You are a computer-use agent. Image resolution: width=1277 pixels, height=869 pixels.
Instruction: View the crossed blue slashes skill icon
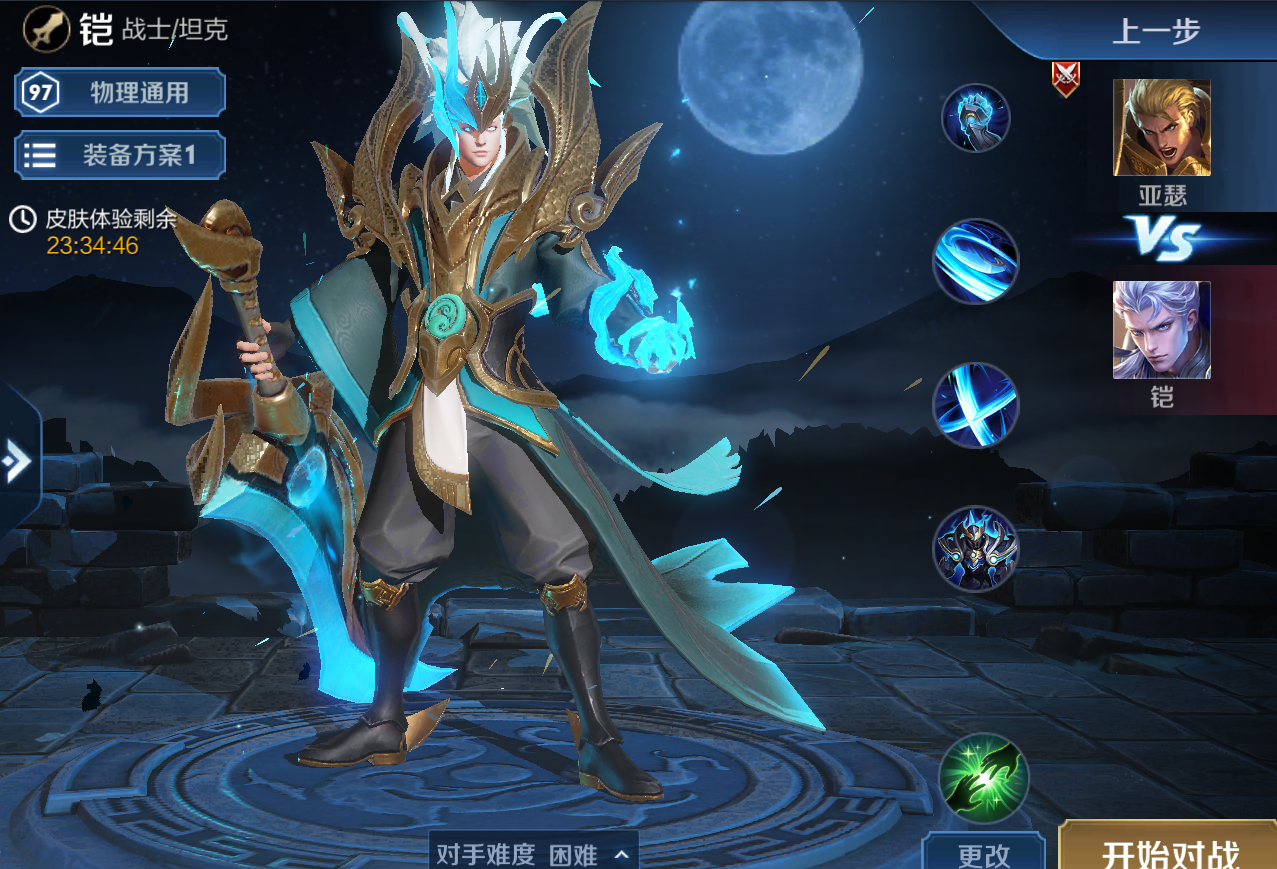[x=975, y=405]
